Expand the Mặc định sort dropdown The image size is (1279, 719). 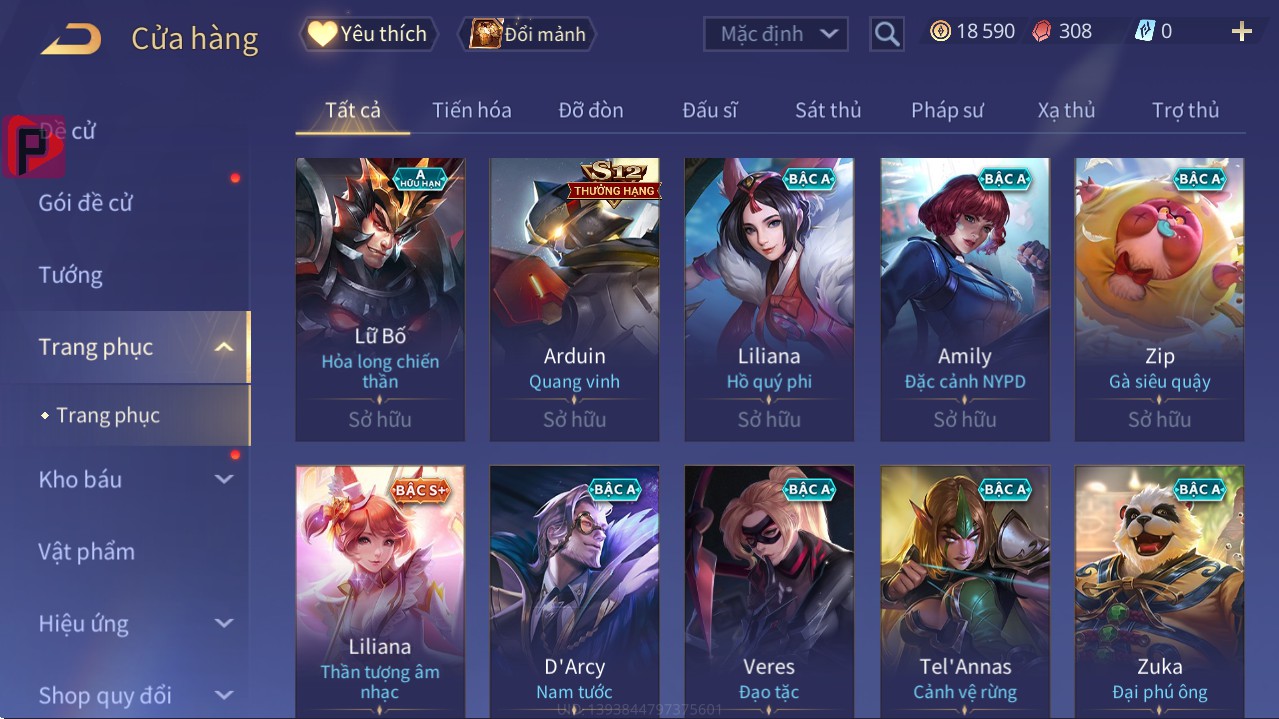click(776, 34)
